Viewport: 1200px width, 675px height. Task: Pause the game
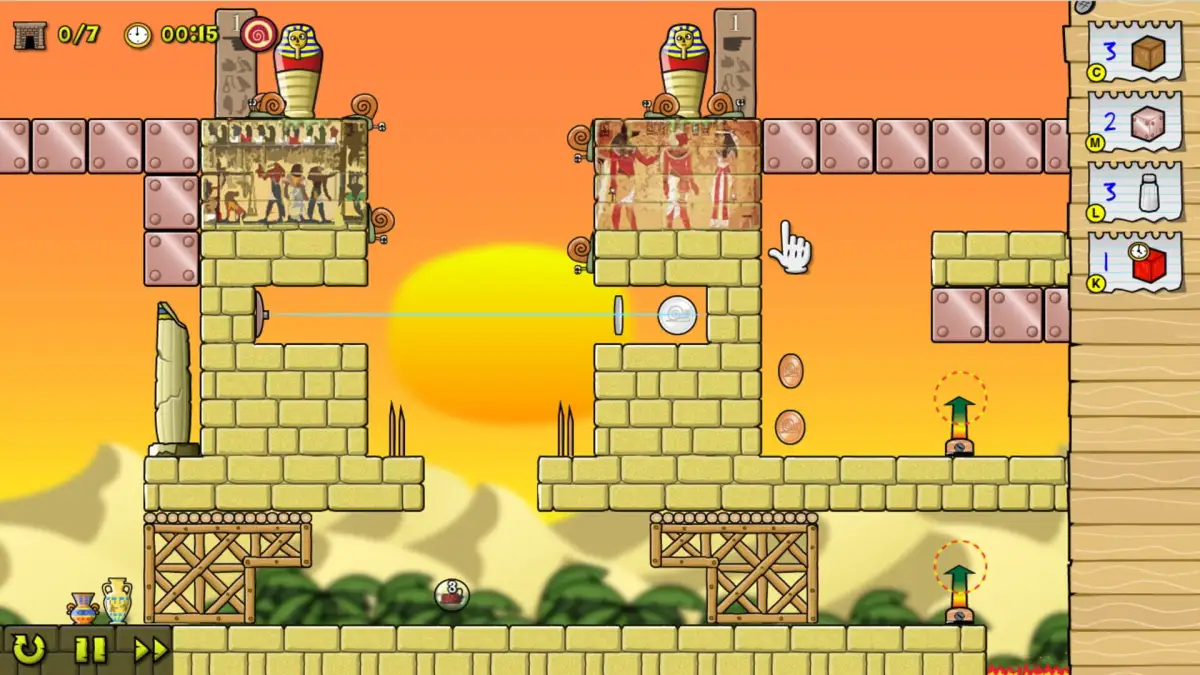[x=89, y=650]
